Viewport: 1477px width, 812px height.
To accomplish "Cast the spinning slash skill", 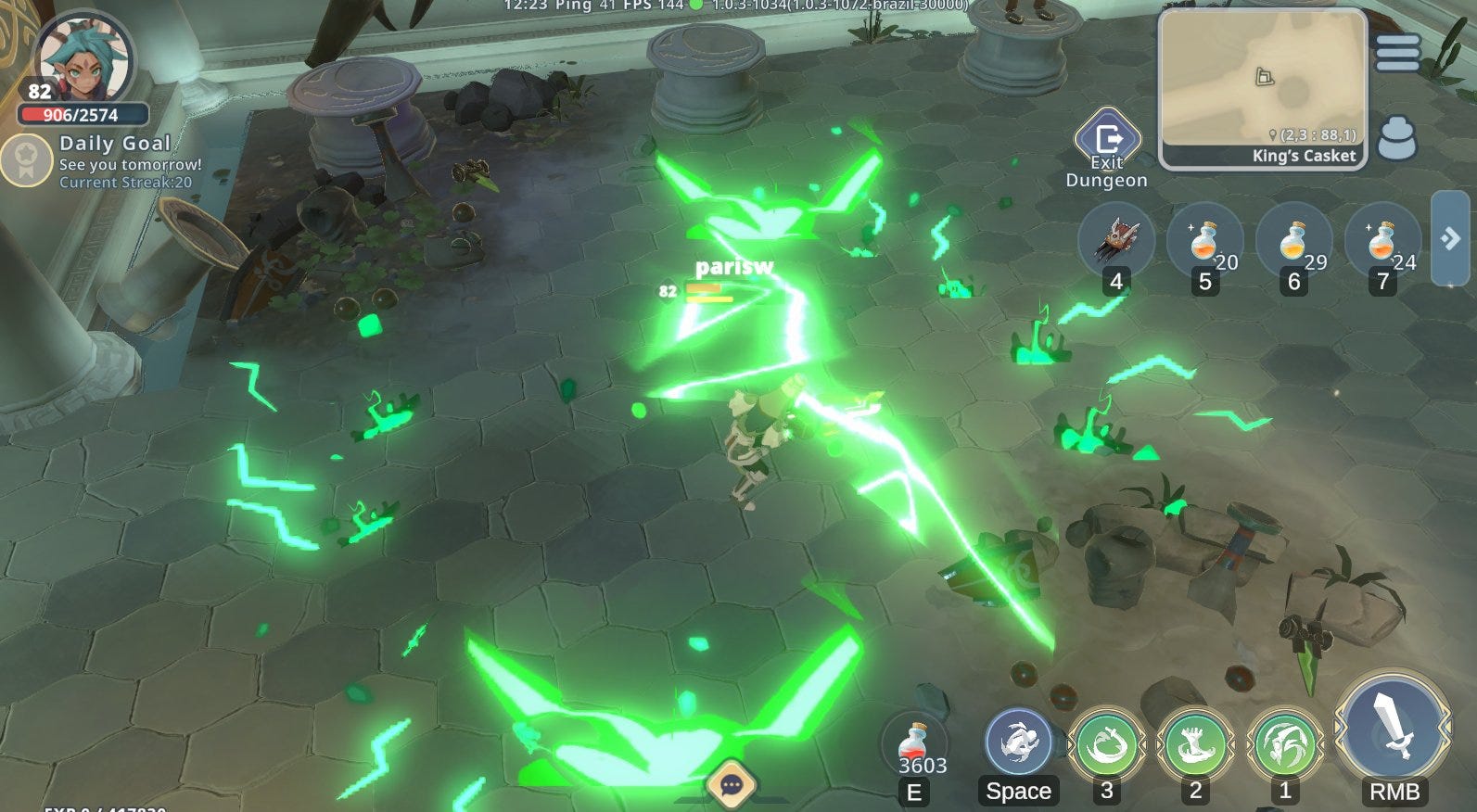I will pos(1106,743).
